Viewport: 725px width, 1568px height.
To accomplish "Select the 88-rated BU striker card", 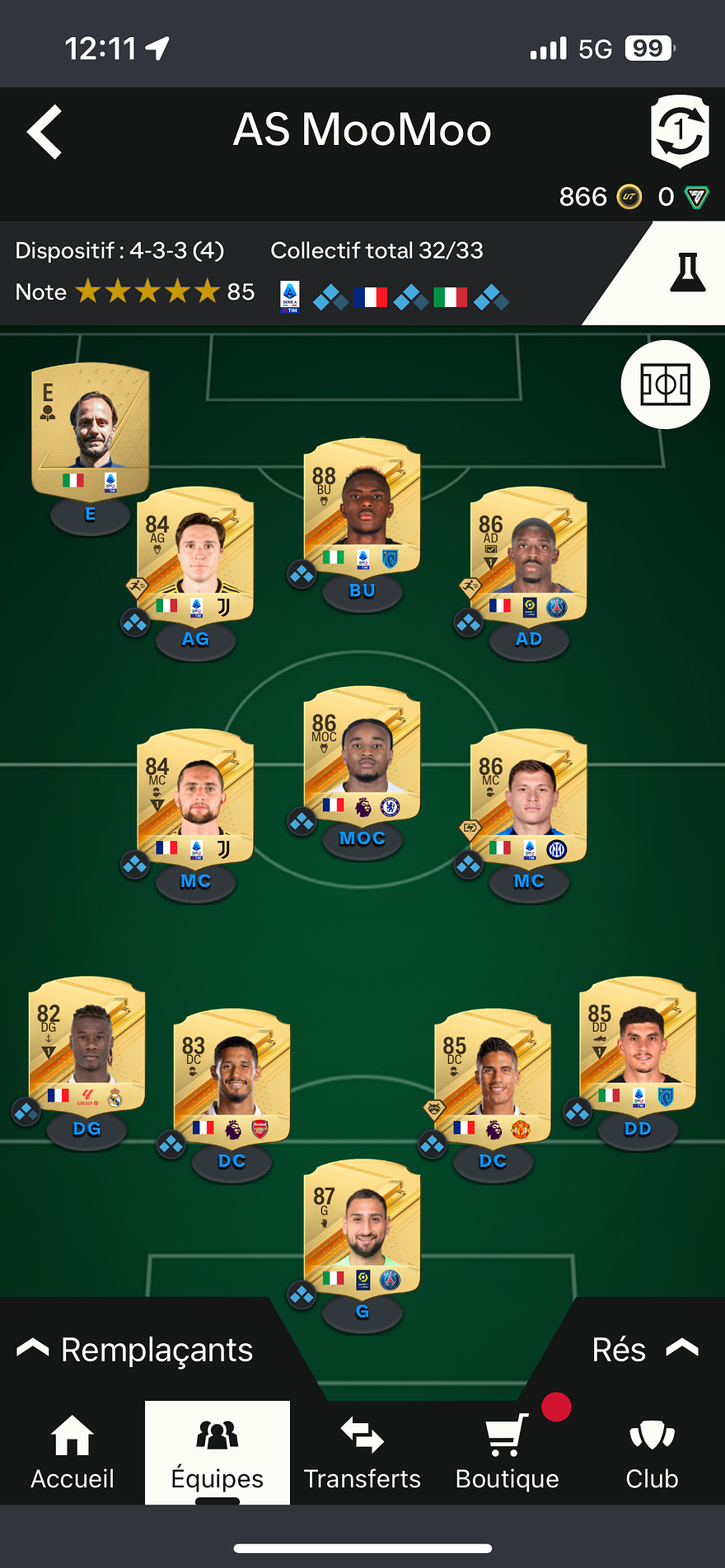I will point(362,507).
